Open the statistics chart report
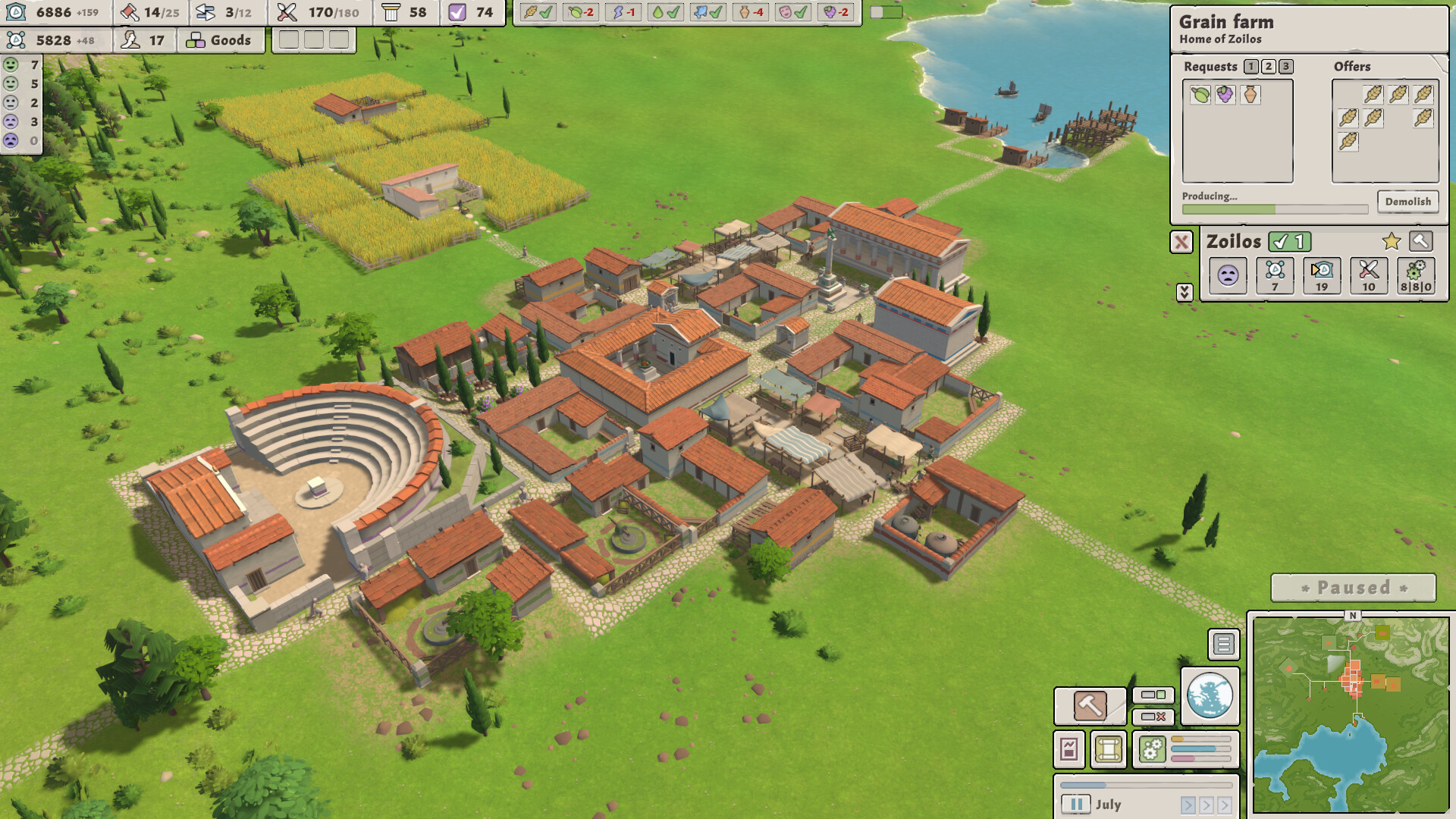Image resolution: width=1456 pixels, height=819 pixels. pos(1069,749)
